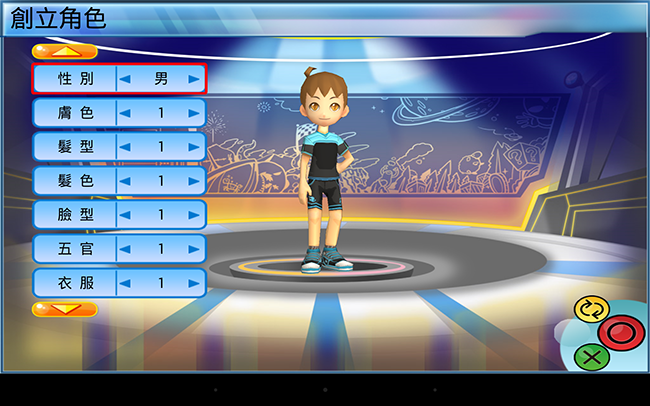Increase the 膚色 skin color value

coord(194,113)
